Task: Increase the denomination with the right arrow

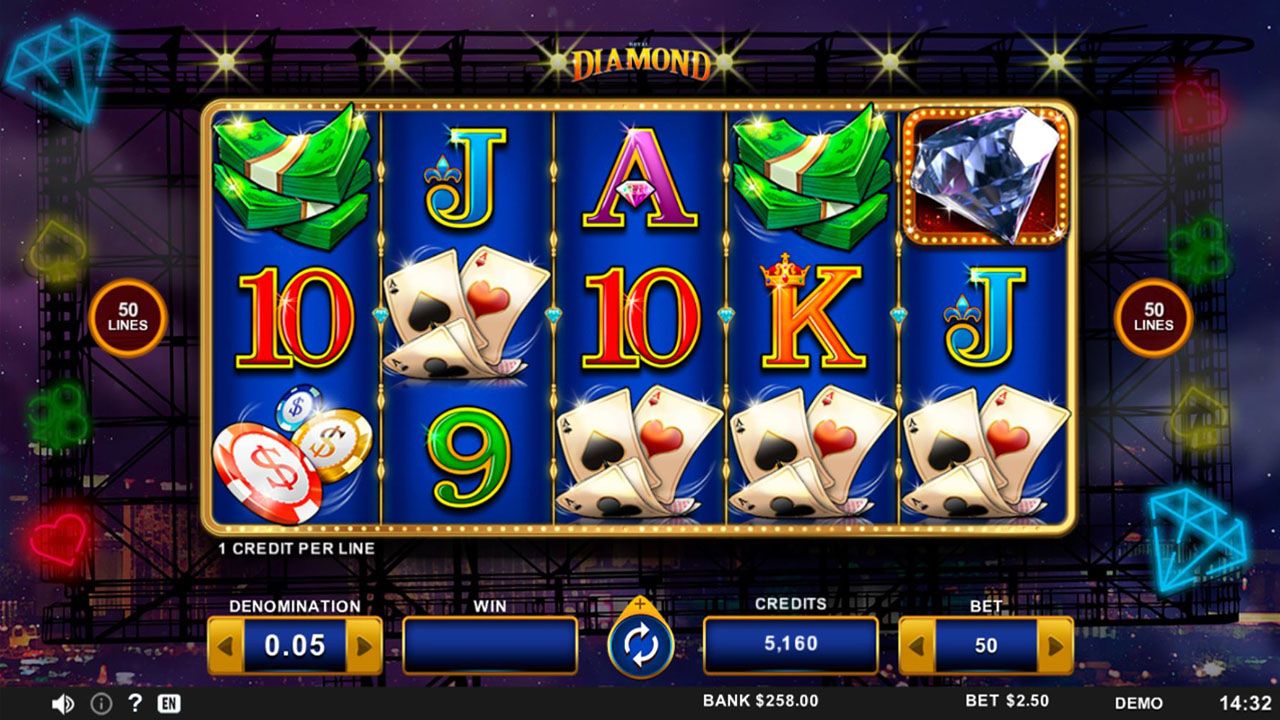Action: (x=363, y=646)
